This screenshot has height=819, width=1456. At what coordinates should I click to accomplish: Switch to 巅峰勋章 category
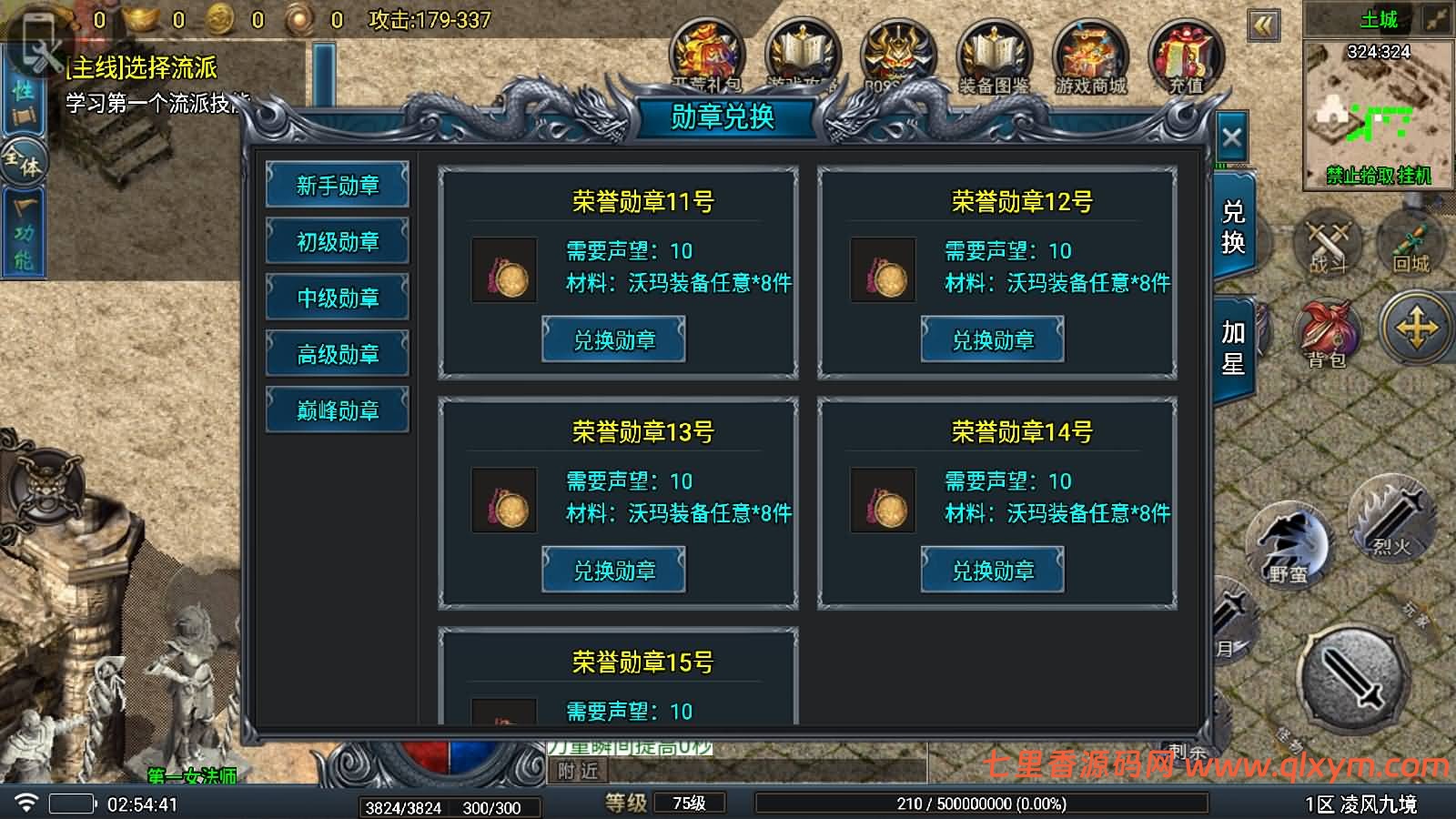point(338,409)
